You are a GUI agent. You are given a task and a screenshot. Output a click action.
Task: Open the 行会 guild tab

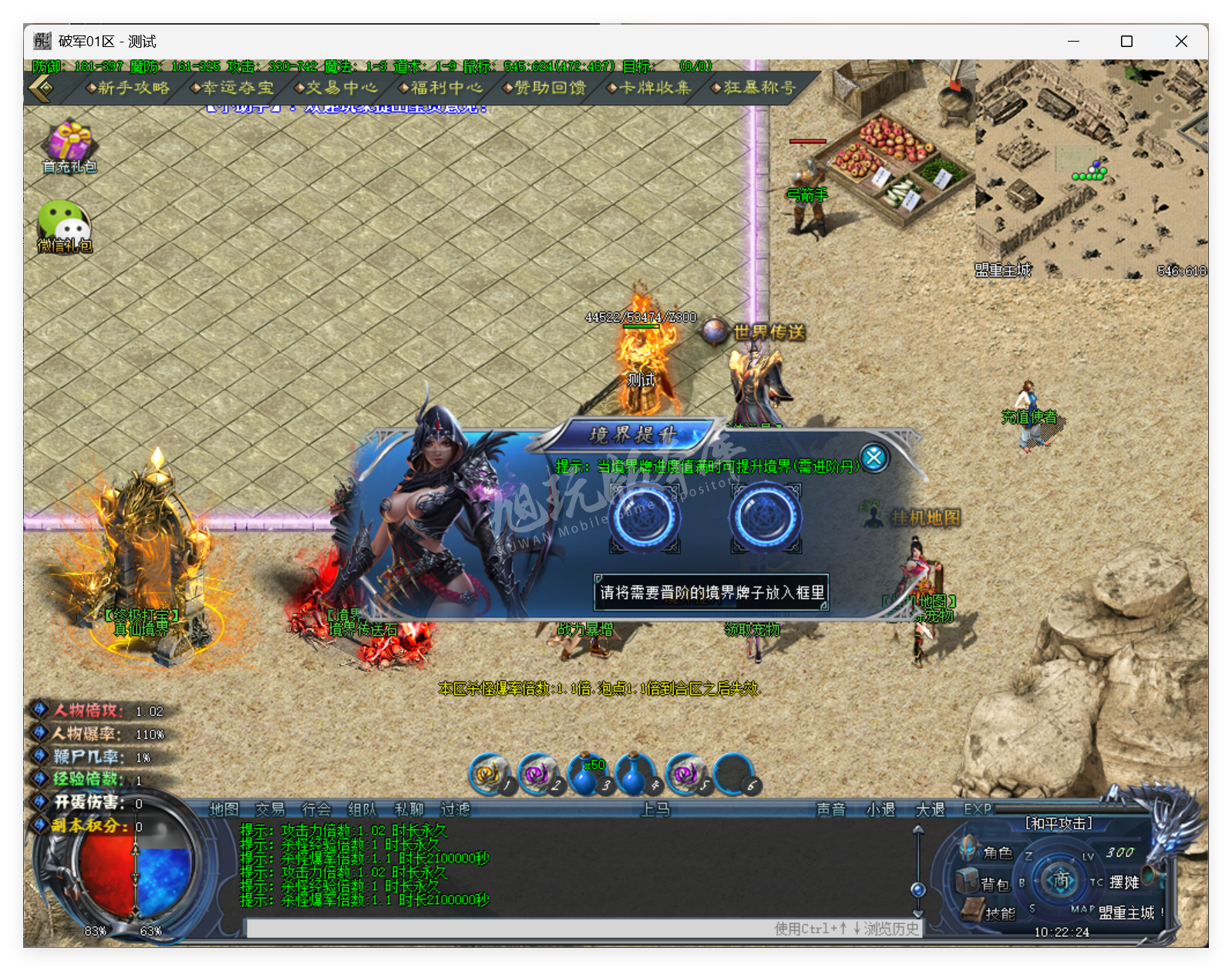click(x=316, y=809)
